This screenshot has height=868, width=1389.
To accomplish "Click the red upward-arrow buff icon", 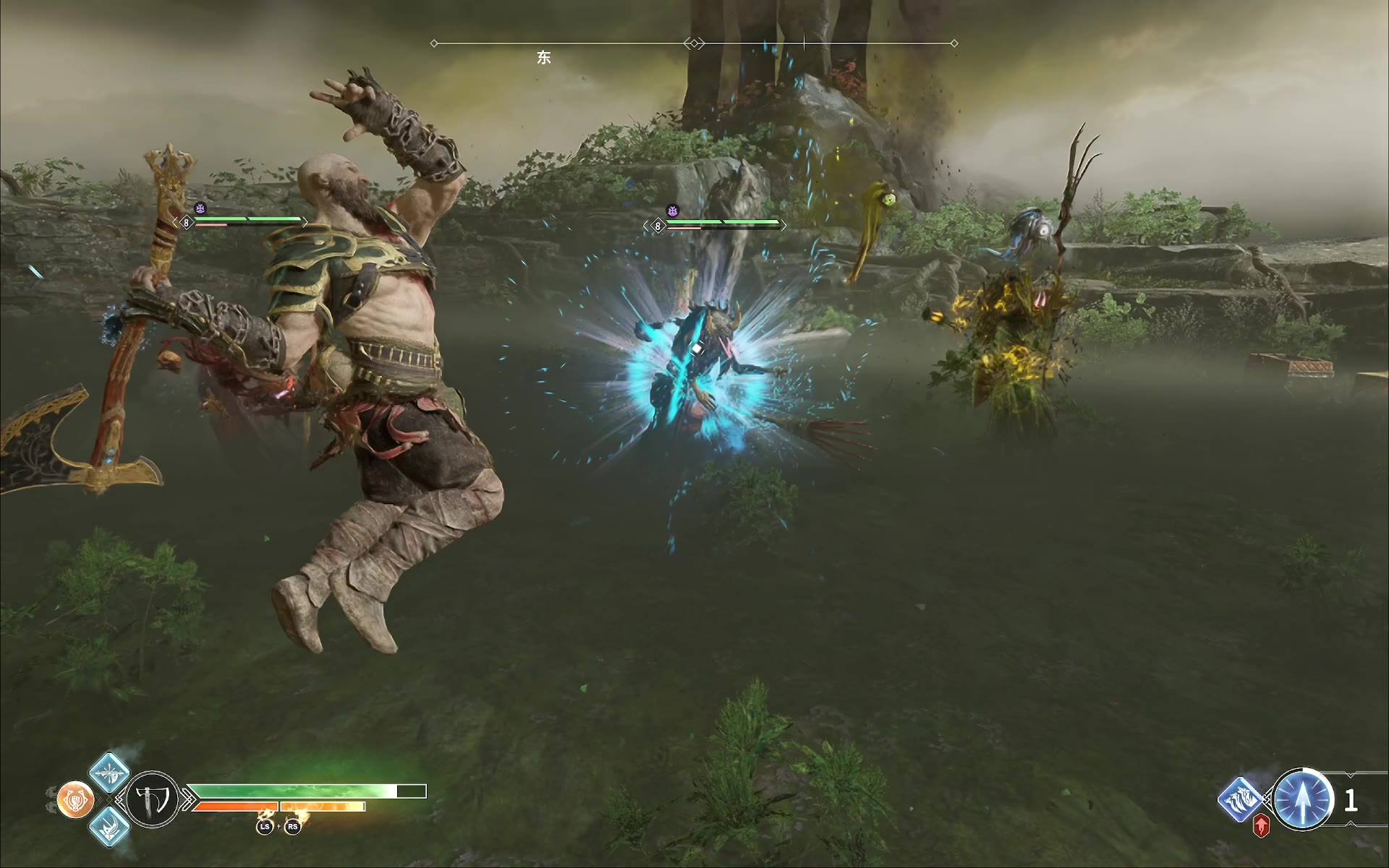I will coord(1261,826).
